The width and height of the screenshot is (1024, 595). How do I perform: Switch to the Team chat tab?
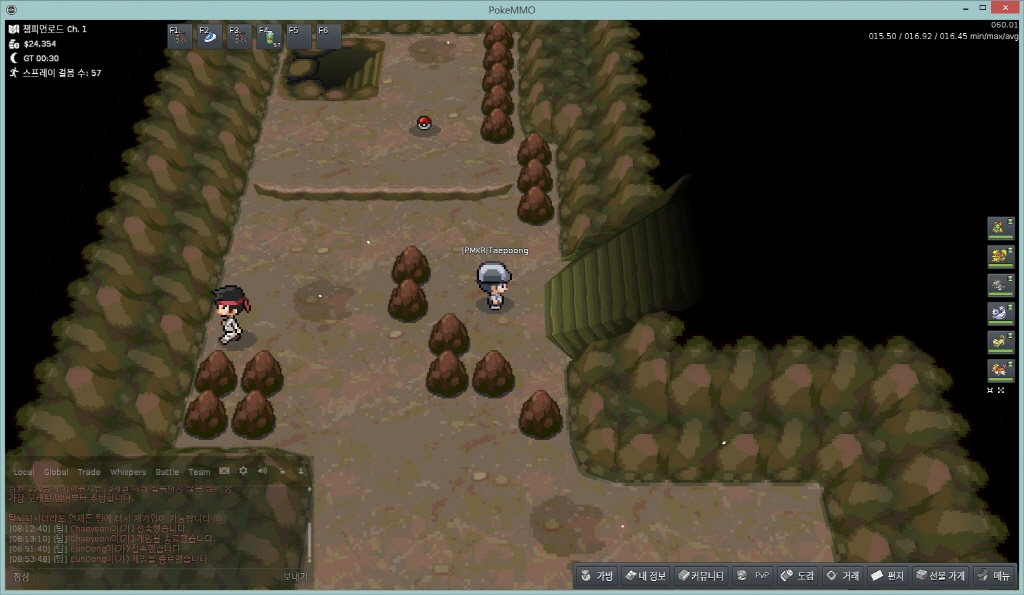(199, 472)
